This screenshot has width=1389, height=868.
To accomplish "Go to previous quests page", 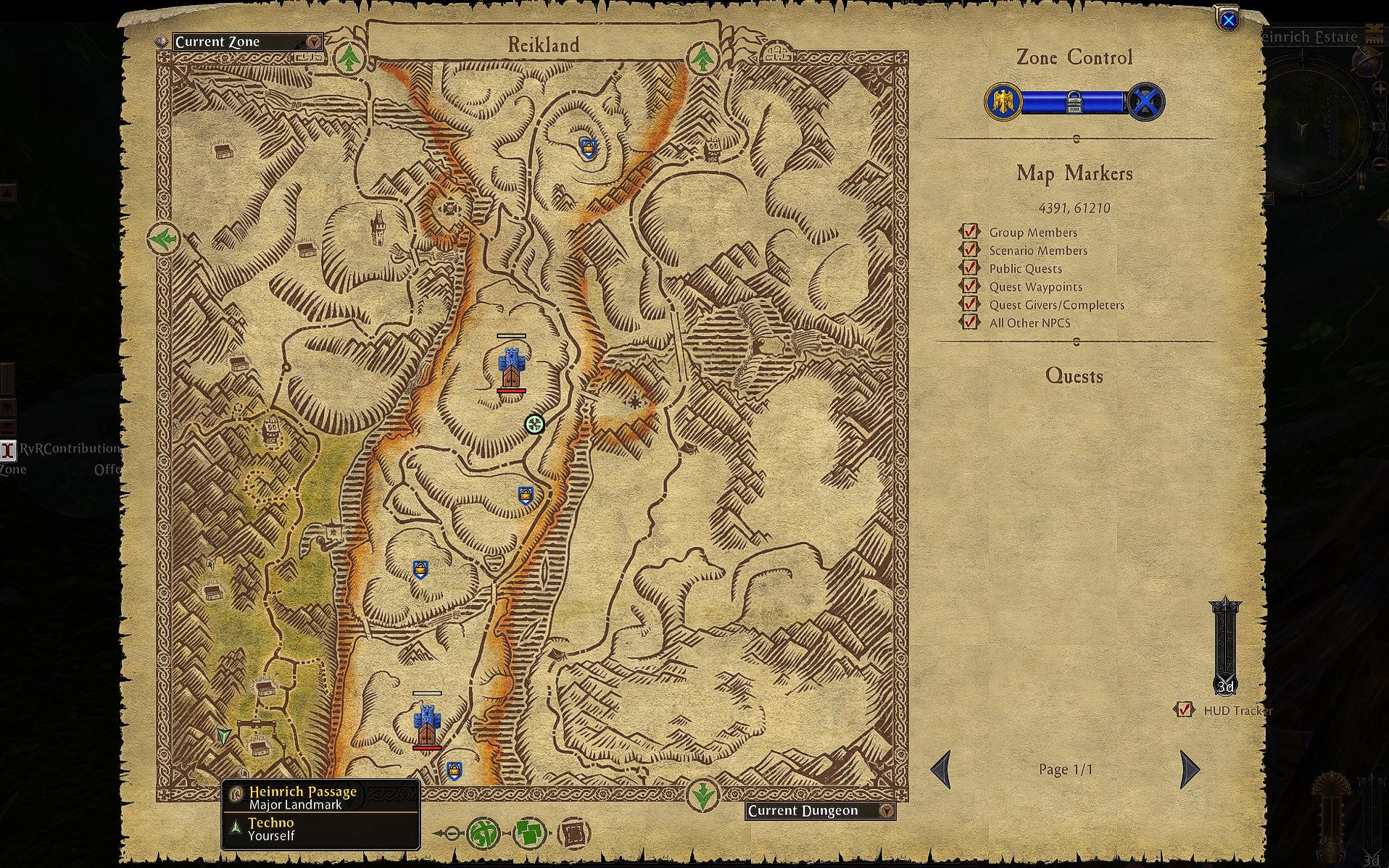I will pos(941,769).
